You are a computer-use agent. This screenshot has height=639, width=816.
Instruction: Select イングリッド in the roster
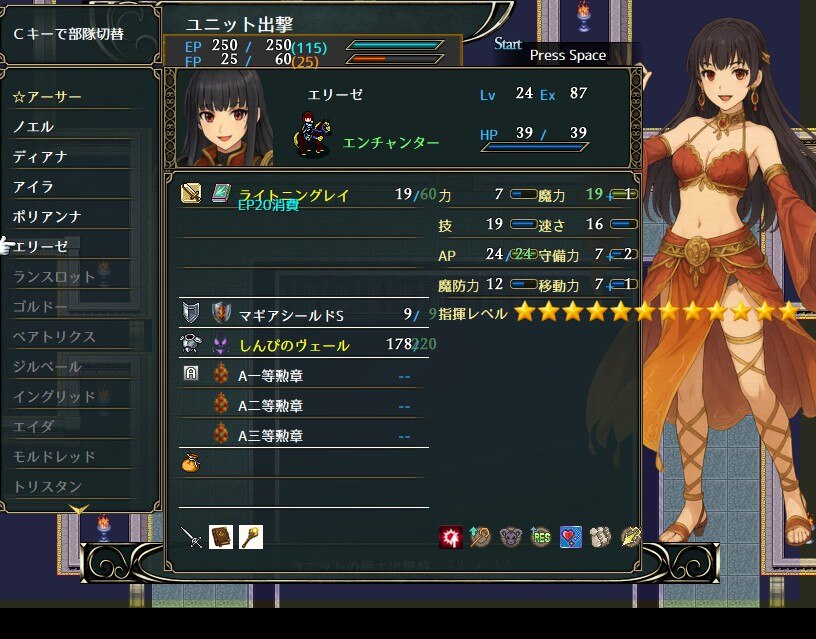[54, 397]
